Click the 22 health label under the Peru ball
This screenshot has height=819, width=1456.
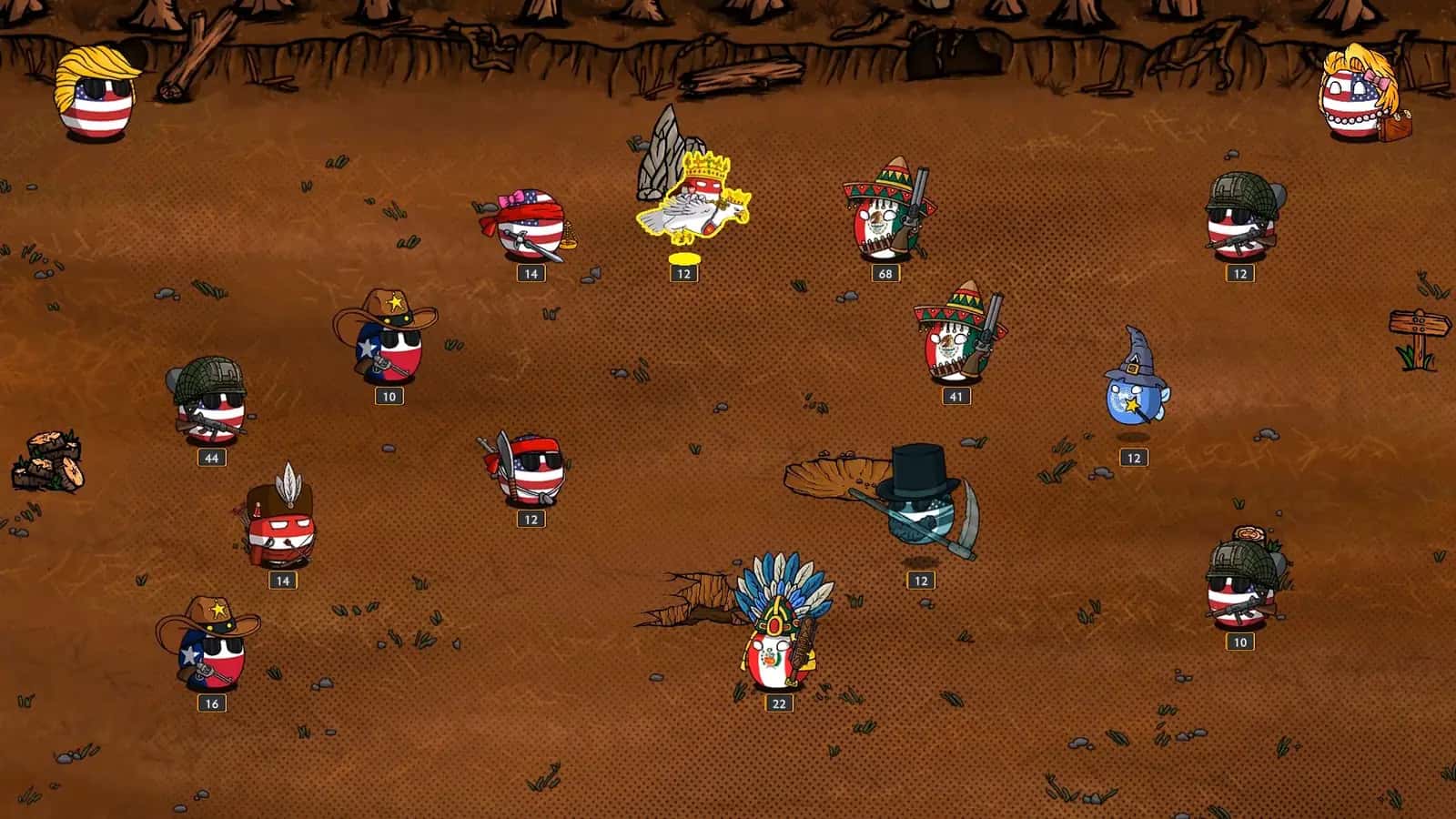click(x=778, y=702)
